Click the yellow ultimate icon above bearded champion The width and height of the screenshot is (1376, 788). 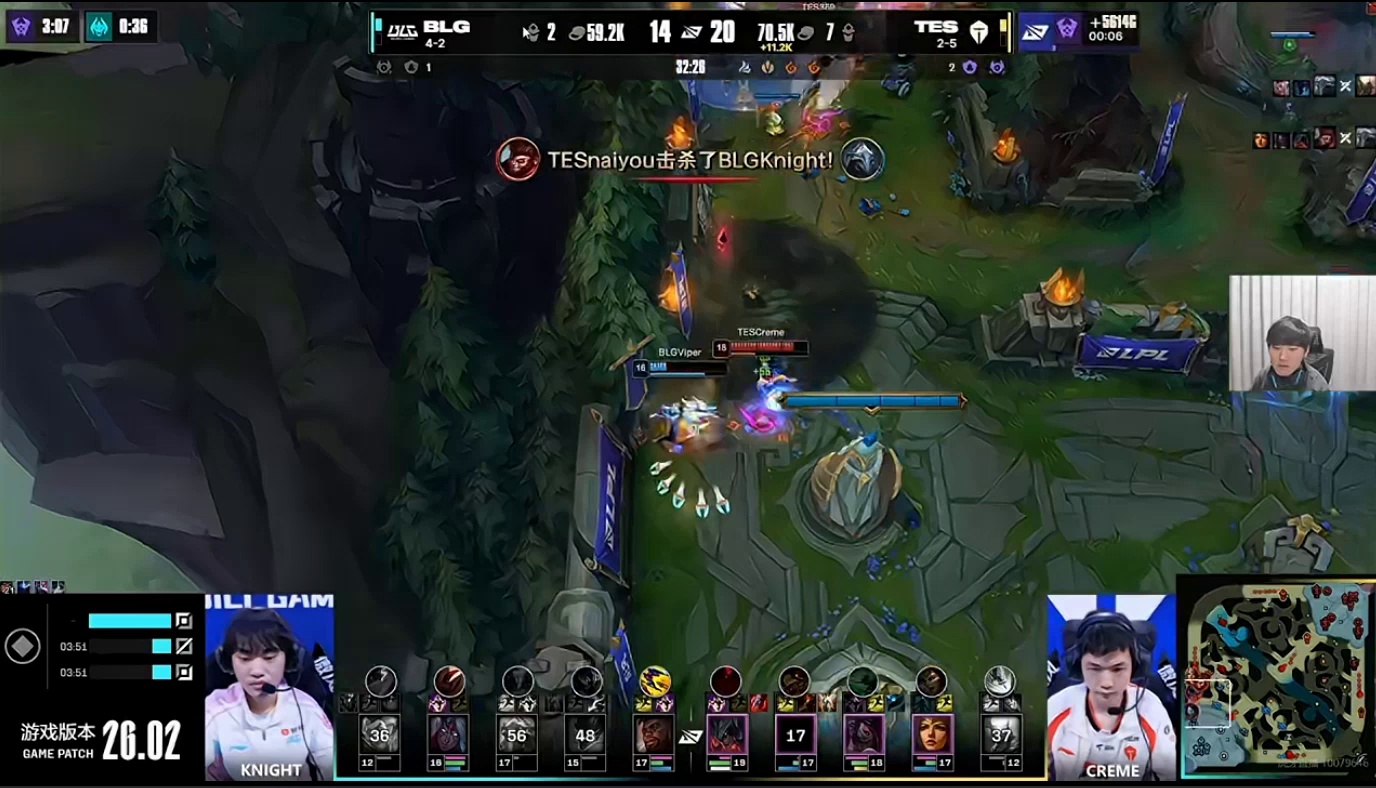pos(654,681)
